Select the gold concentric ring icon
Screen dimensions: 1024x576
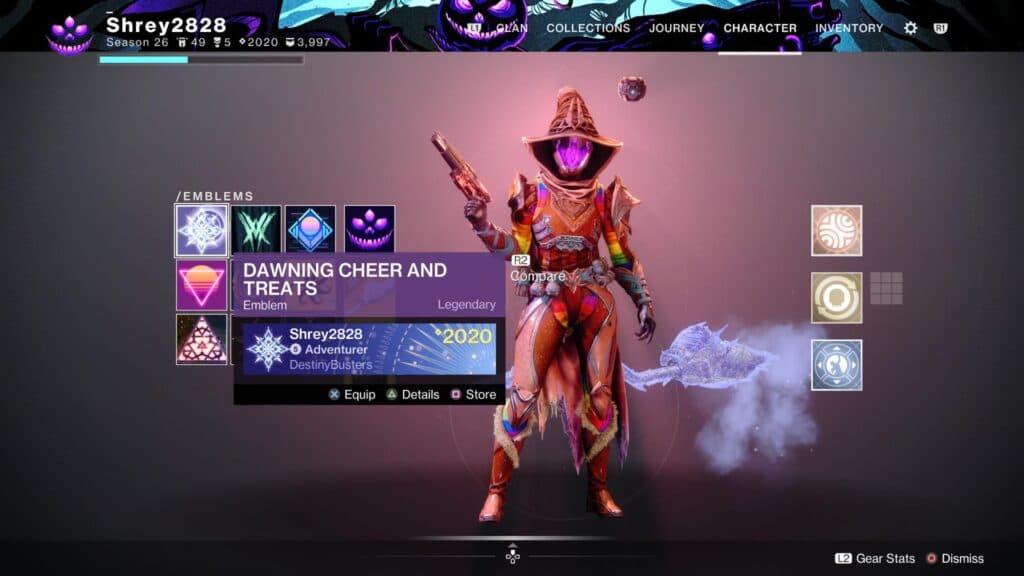pos(836,298)
